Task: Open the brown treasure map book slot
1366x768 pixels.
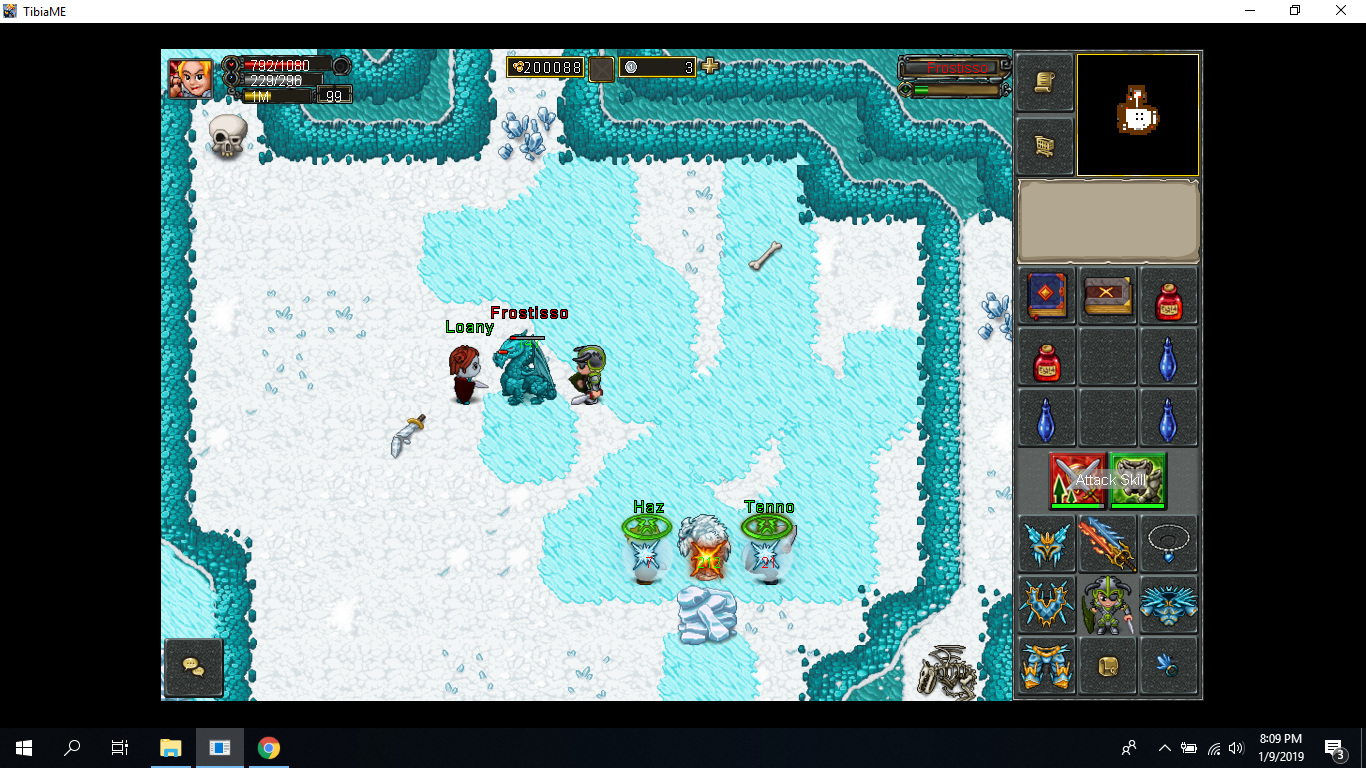Action: pyautogui.click(x=1108, y=296)
